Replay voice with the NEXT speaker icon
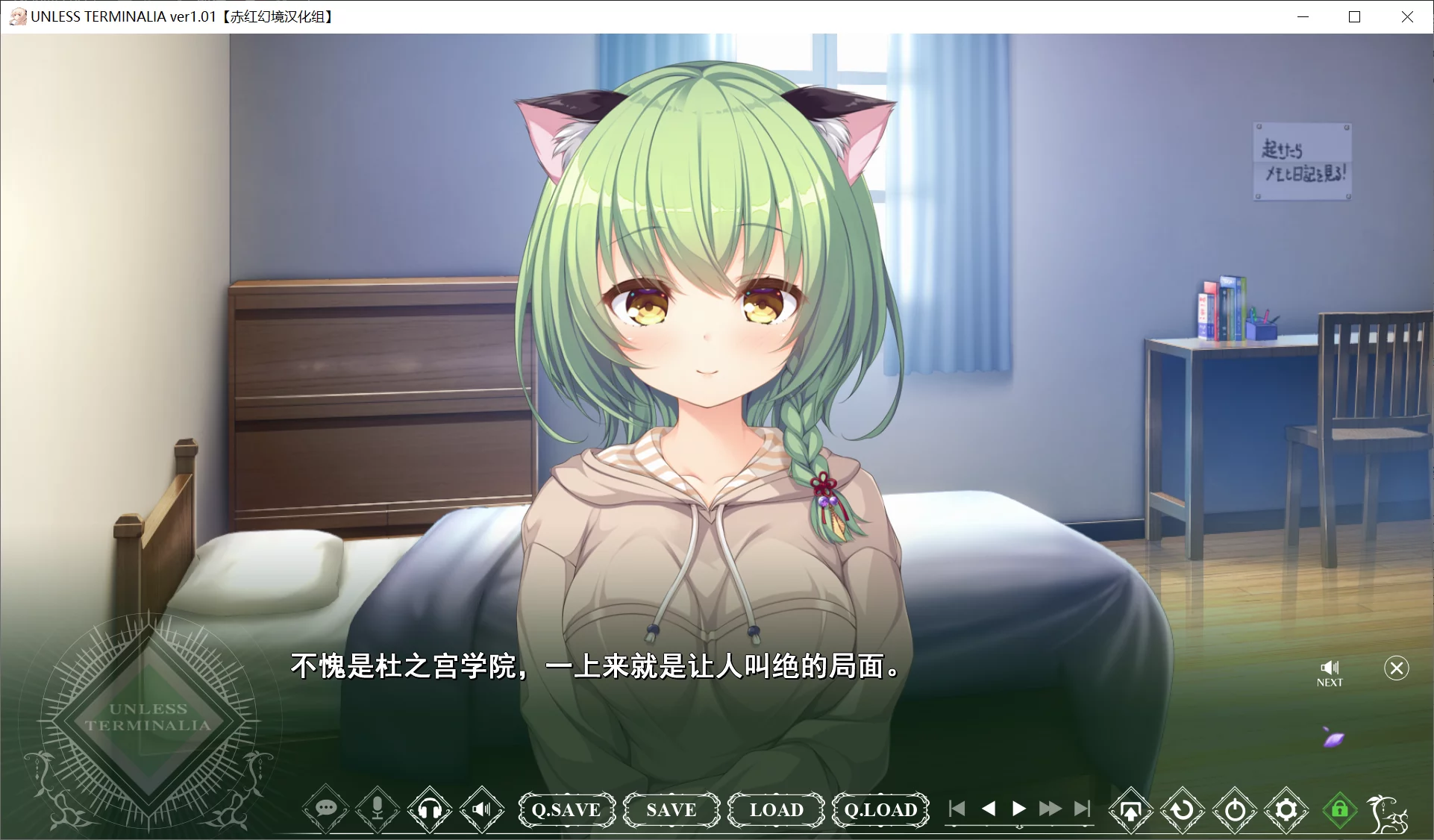 1331,668
